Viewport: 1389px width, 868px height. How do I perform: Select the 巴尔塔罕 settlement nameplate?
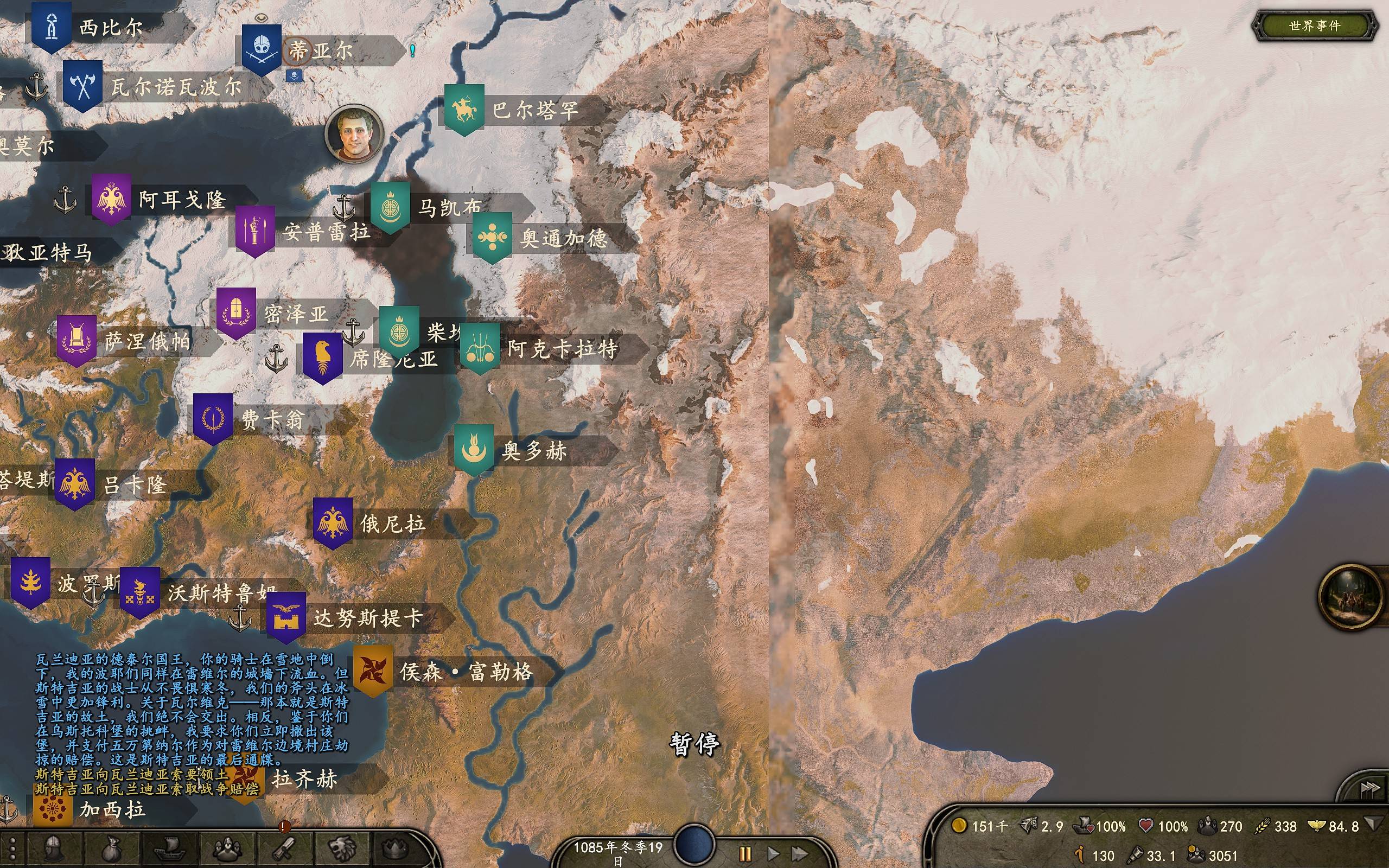534,110
